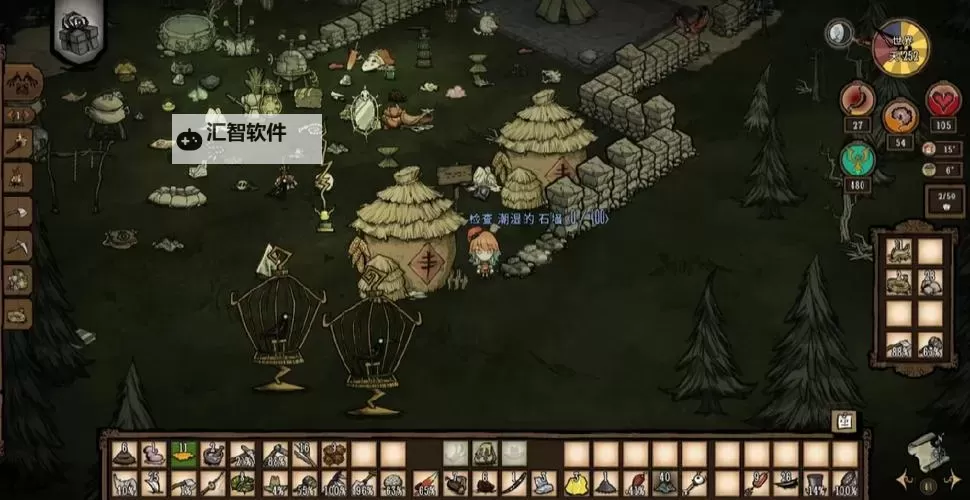Viewport: 970px width, 500px height.
Task: Click the backpack slot showing 88%
Action: (x=900, y=345)
